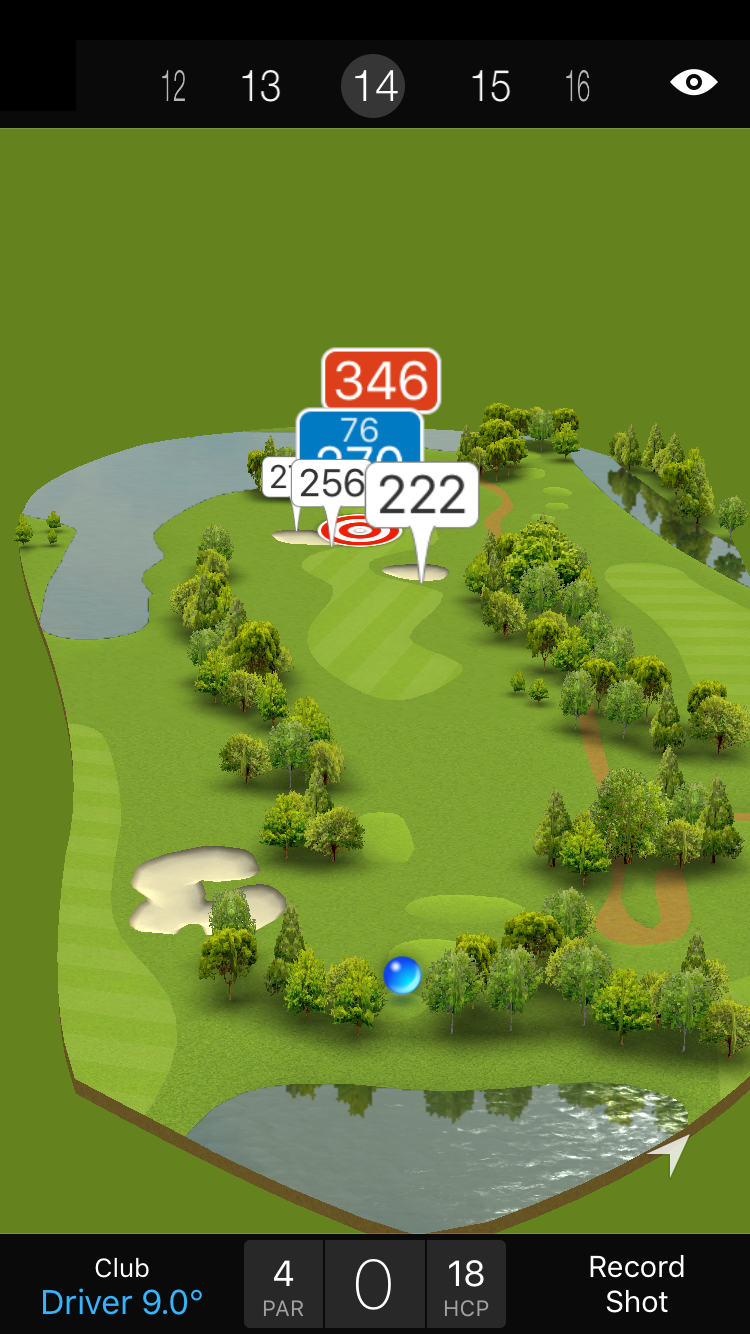750x1334 pixels.
Task: Open the Record Shot option
Action: tap(636, 1284)
